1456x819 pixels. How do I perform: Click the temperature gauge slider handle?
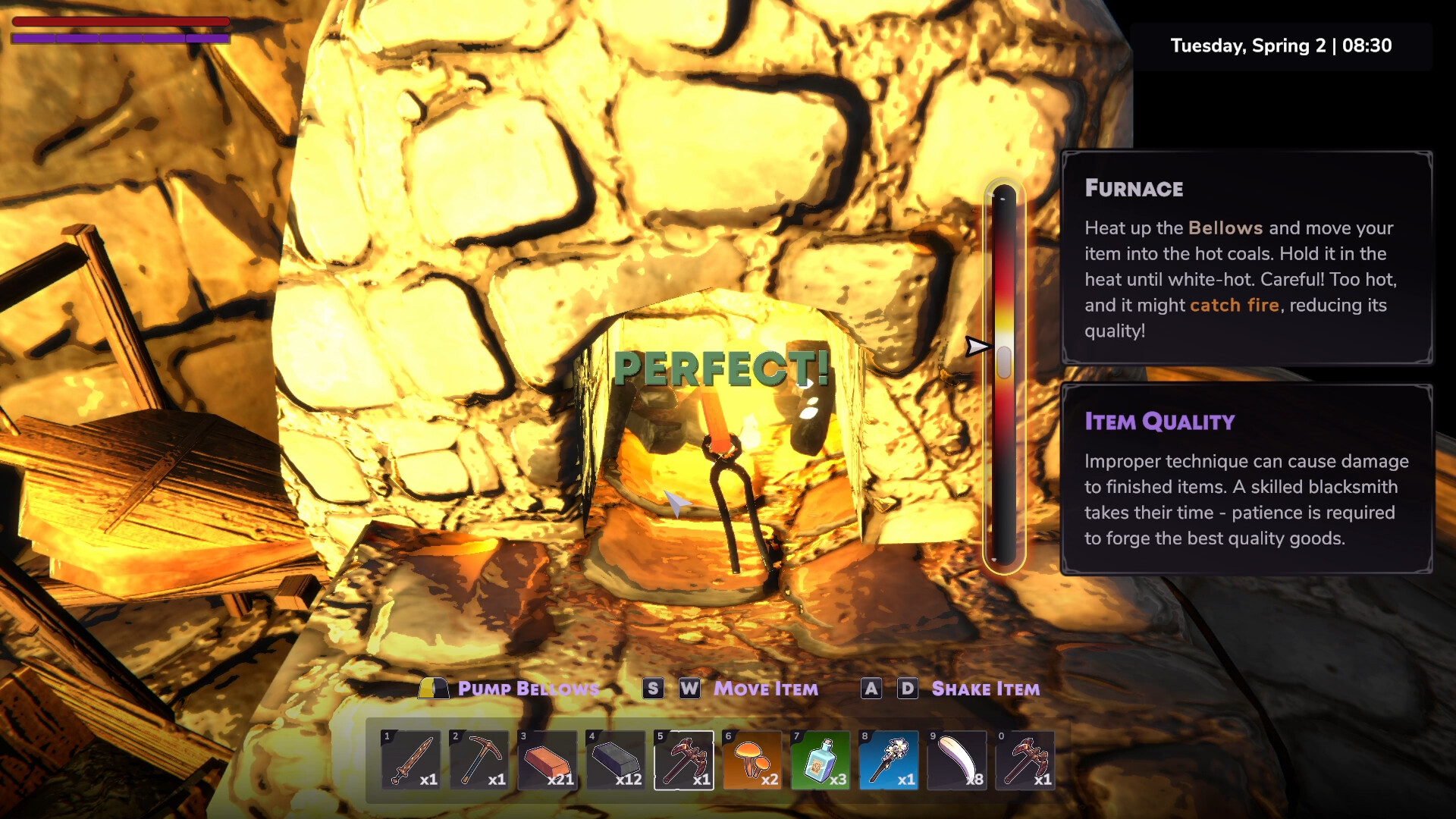[x=1003, y=362]
